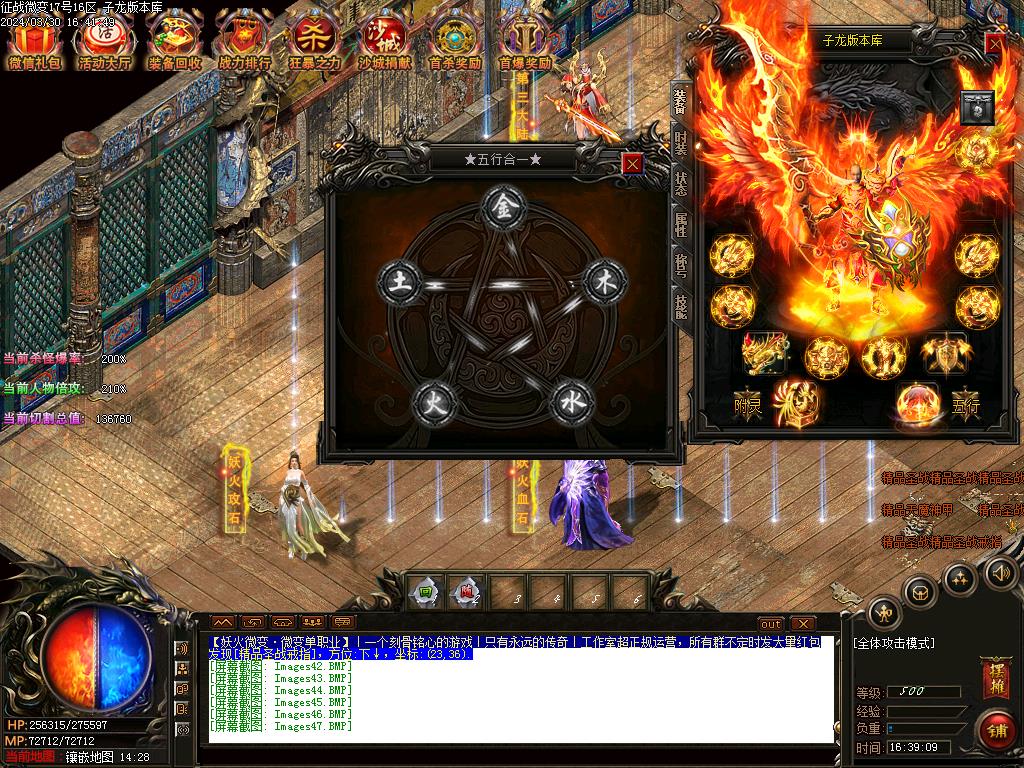Select the 土 element node
The image size is (1024, 768).
coord(399,281)
